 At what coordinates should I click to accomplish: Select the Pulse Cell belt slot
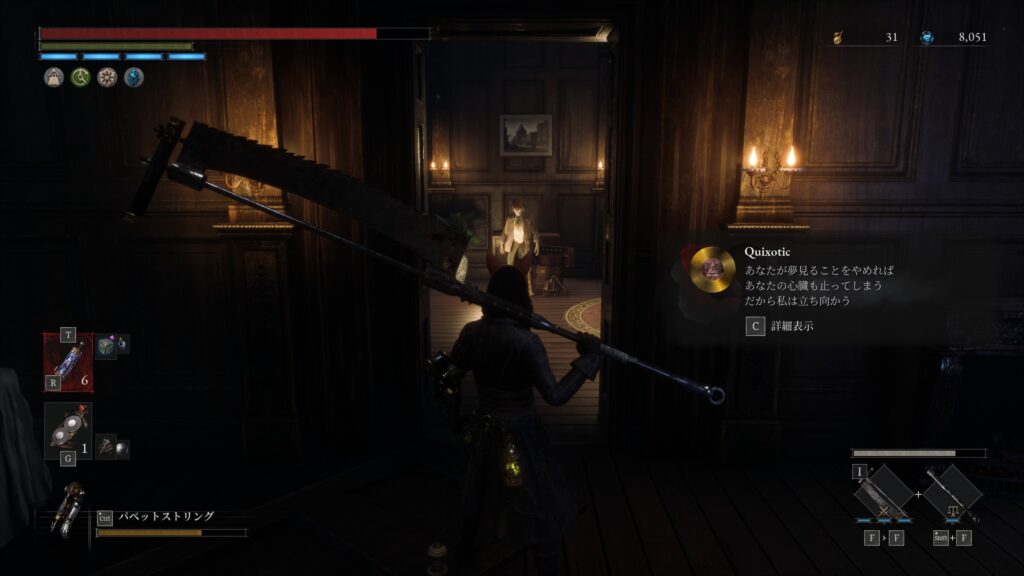68,361
